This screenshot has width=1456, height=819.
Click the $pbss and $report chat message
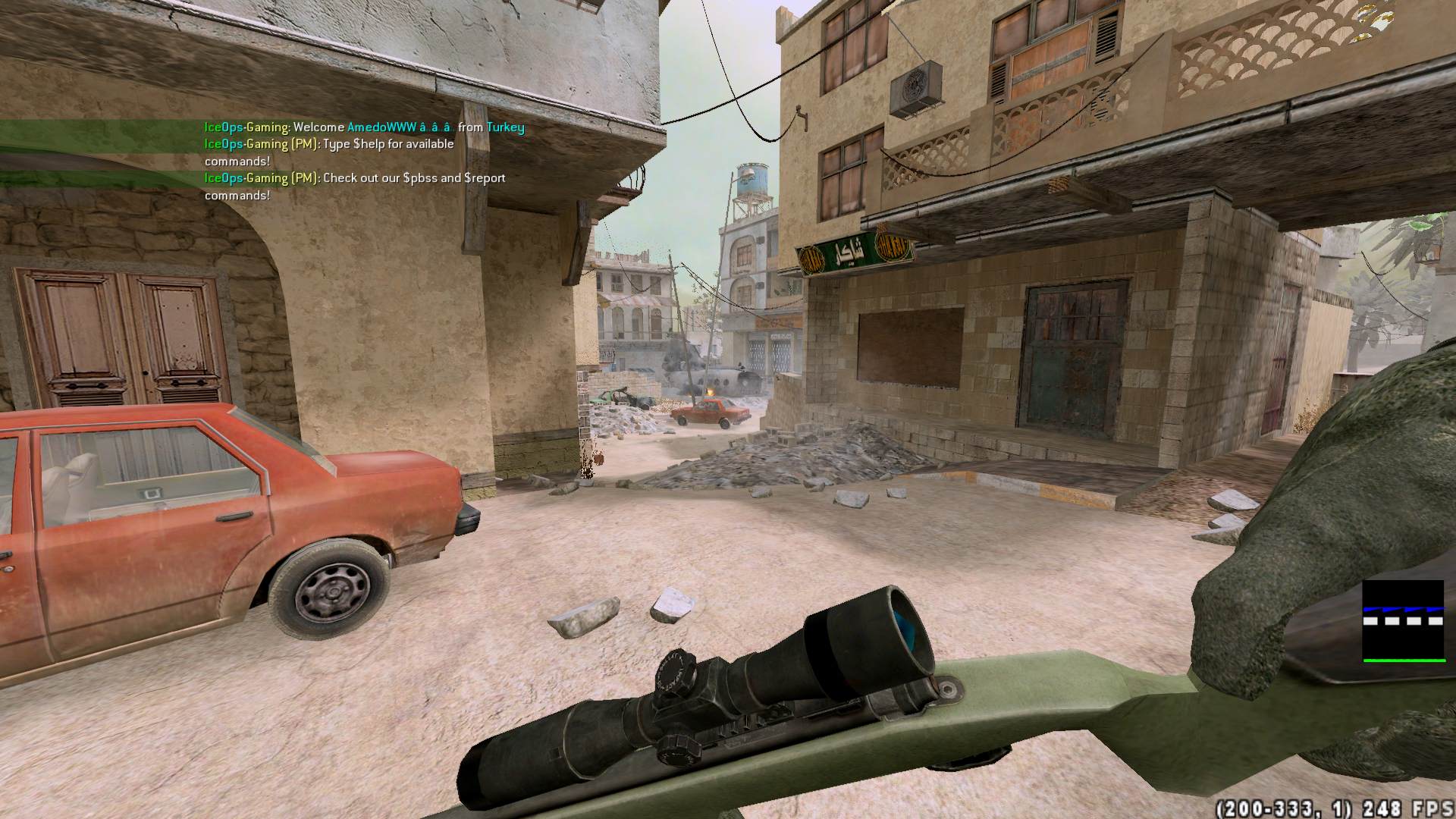pos(354,187)
